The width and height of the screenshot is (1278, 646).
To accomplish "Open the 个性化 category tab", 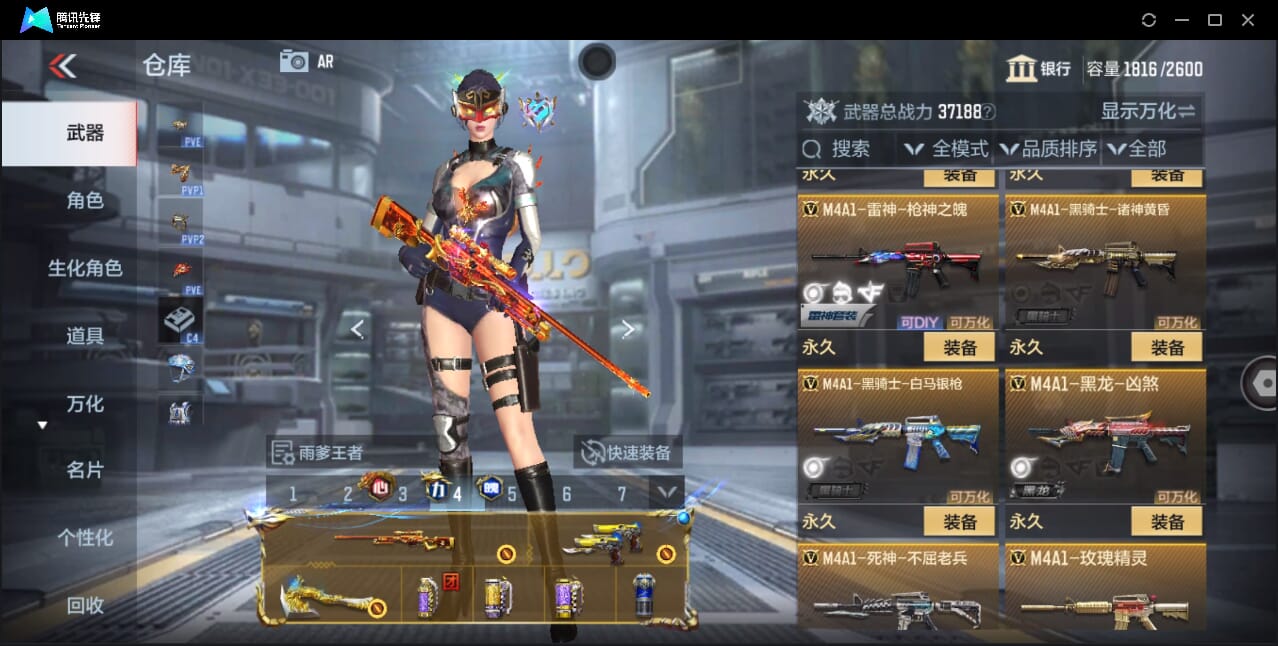I will coord(85,538).
